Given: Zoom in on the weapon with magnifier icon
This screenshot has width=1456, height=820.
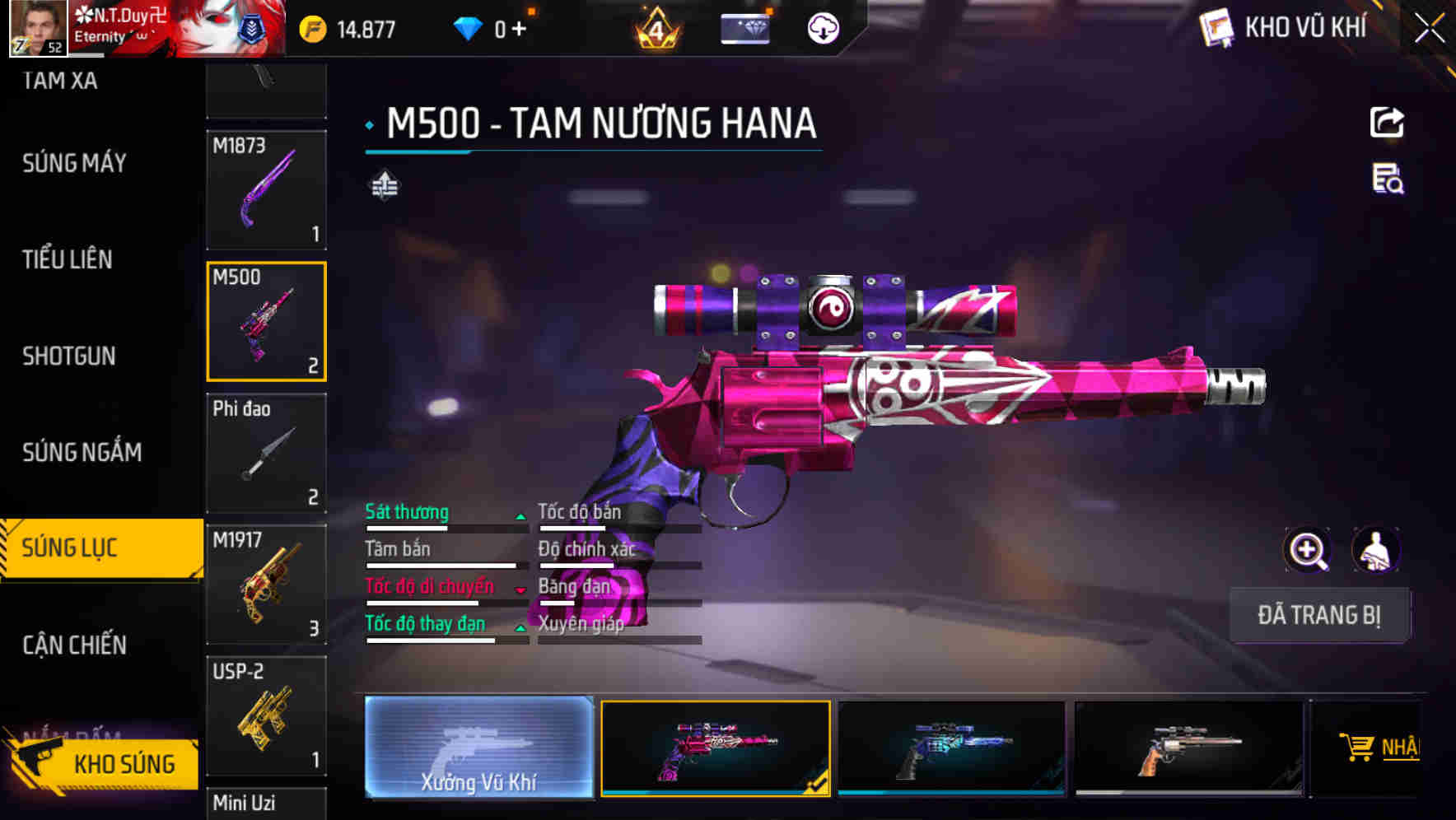Looking at the screenshot, I should click(x=1307, y=549).
